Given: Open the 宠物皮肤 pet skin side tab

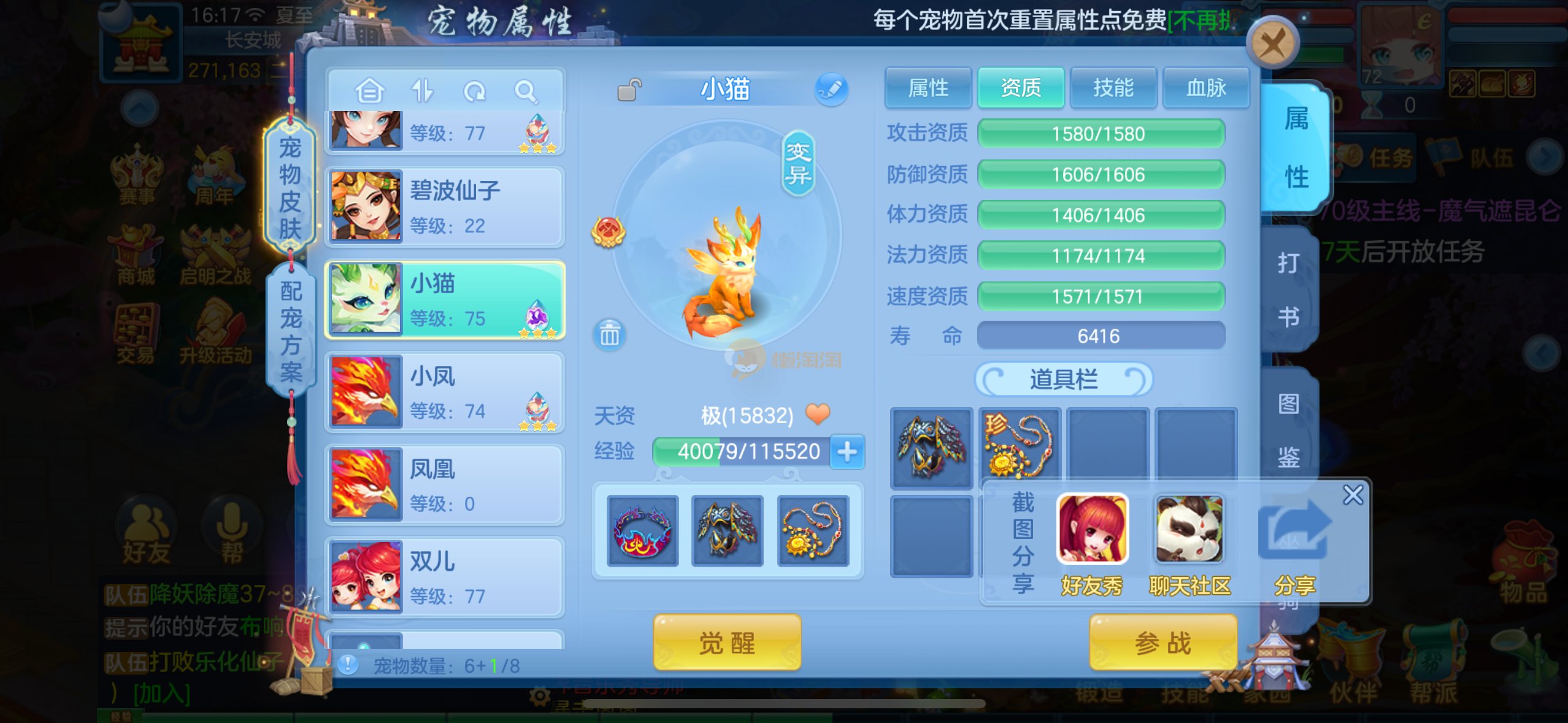Looking at the screenshot, I should click(x=290, y=187).
